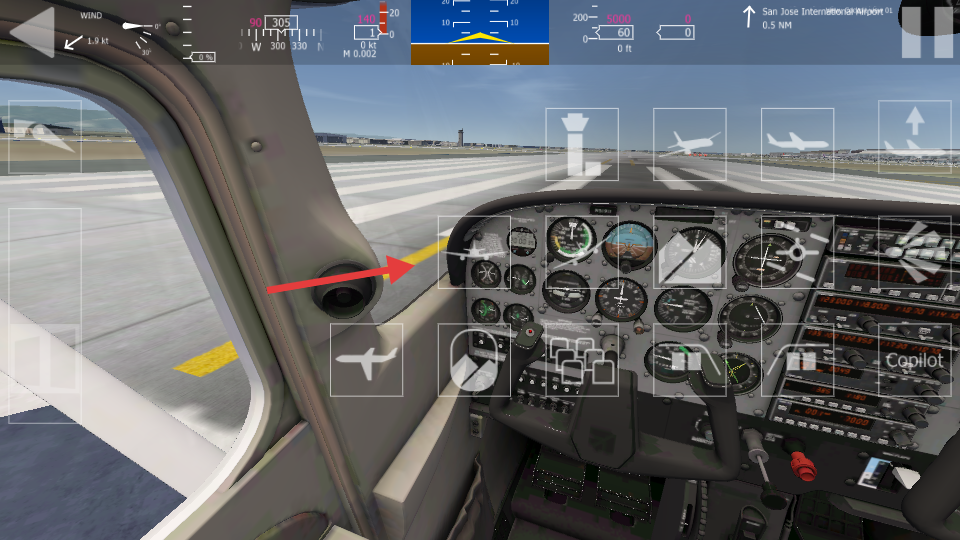
Task: Activate the small plane icon by the red arrow
Action: 474,252
